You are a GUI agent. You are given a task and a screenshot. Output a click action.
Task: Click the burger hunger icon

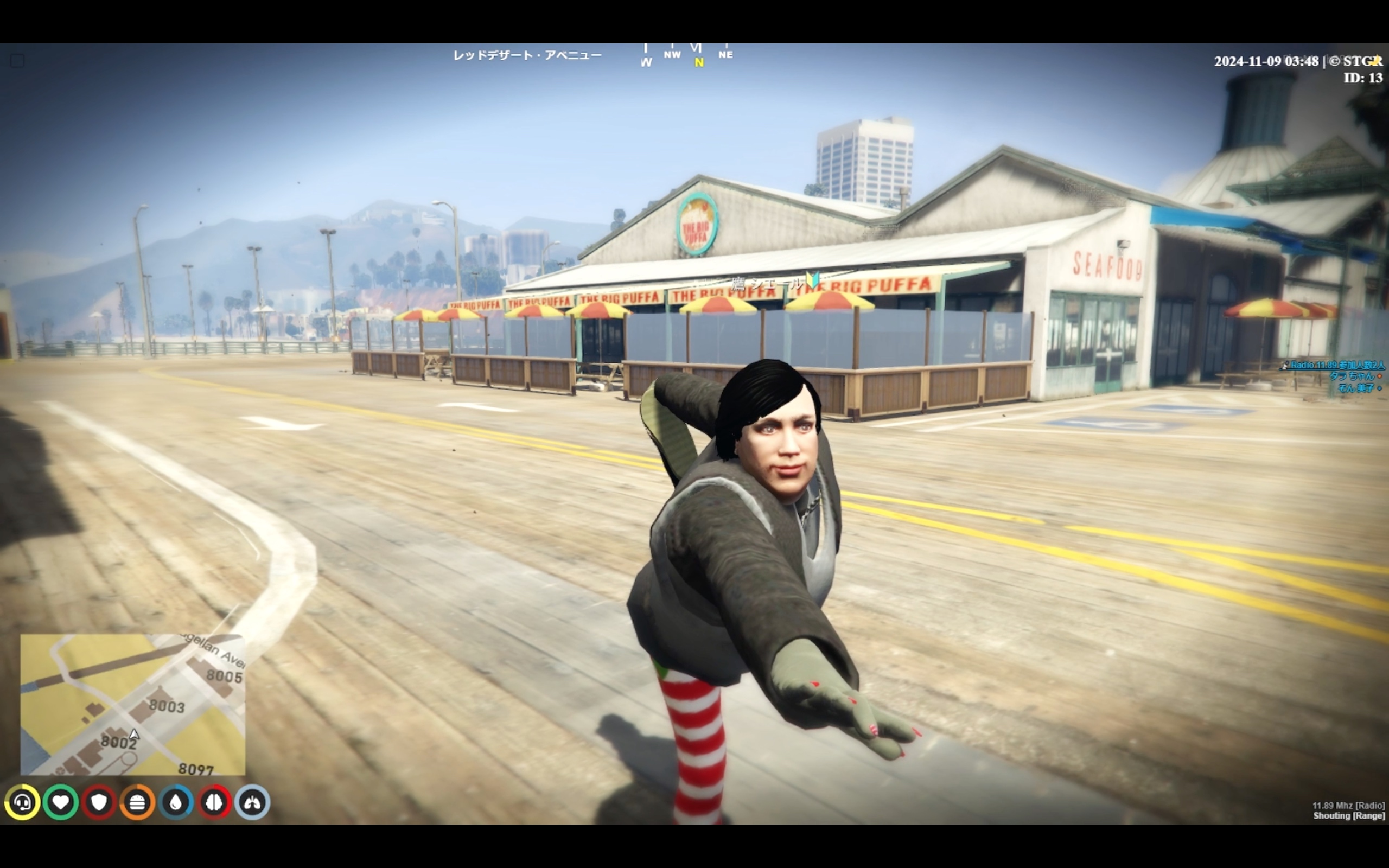[138, 802]
